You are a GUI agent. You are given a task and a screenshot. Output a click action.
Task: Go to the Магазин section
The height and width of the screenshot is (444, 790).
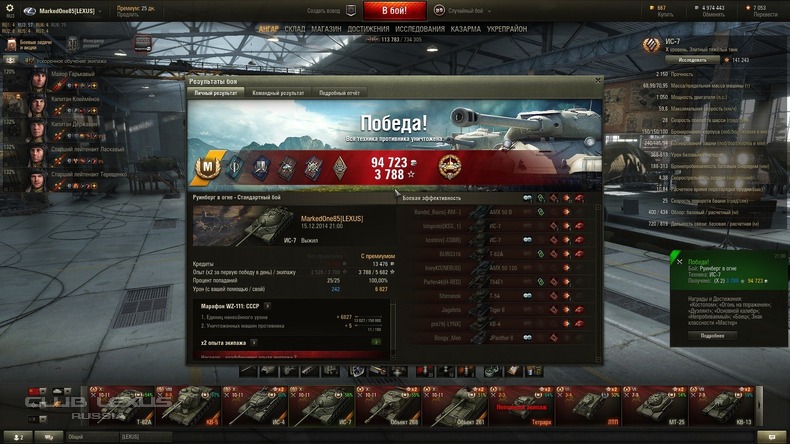(326, 29)
